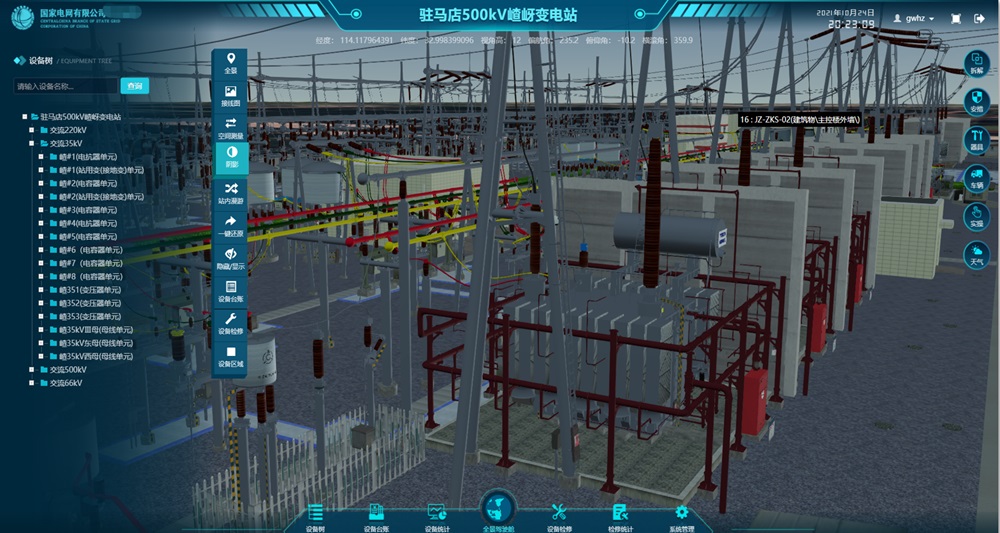Open 设备统计 in the bottom navigation

[x=437, y=517]
